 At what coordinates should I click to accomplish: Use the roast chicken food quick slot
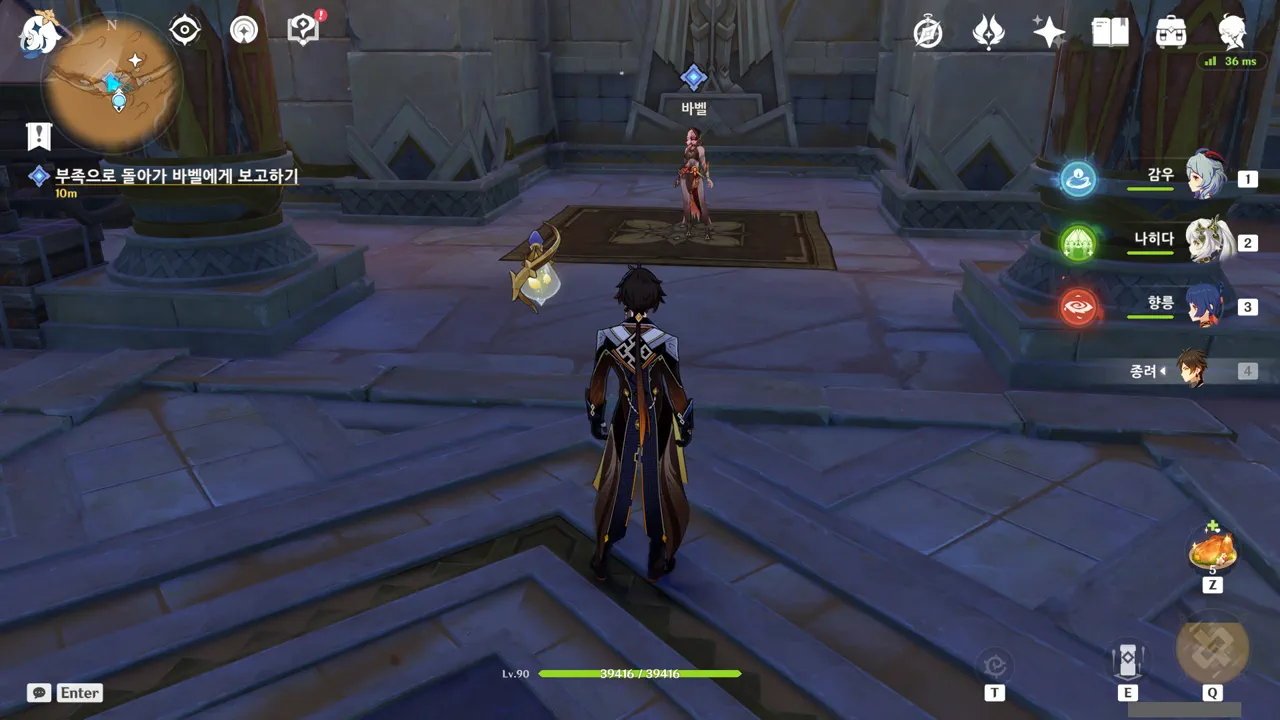point(1212,552)
